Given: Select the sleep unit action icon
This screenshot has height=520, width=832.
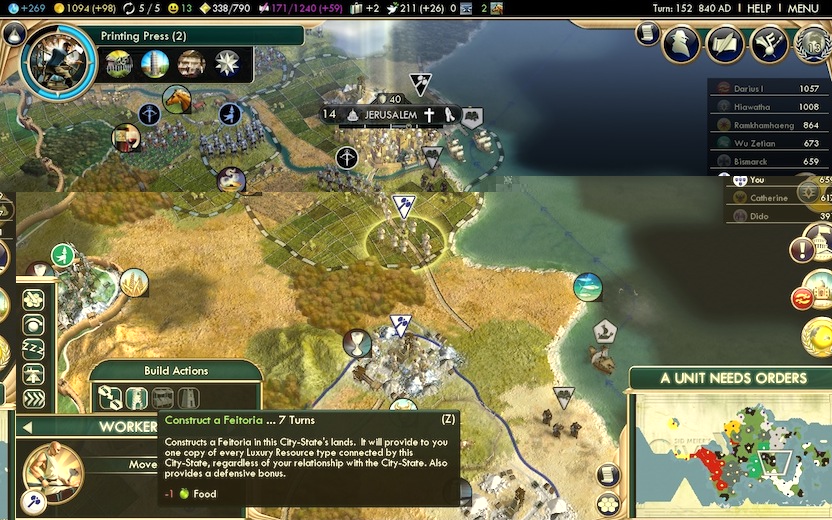Looking at the screenshot, I should tap(33, 349).
